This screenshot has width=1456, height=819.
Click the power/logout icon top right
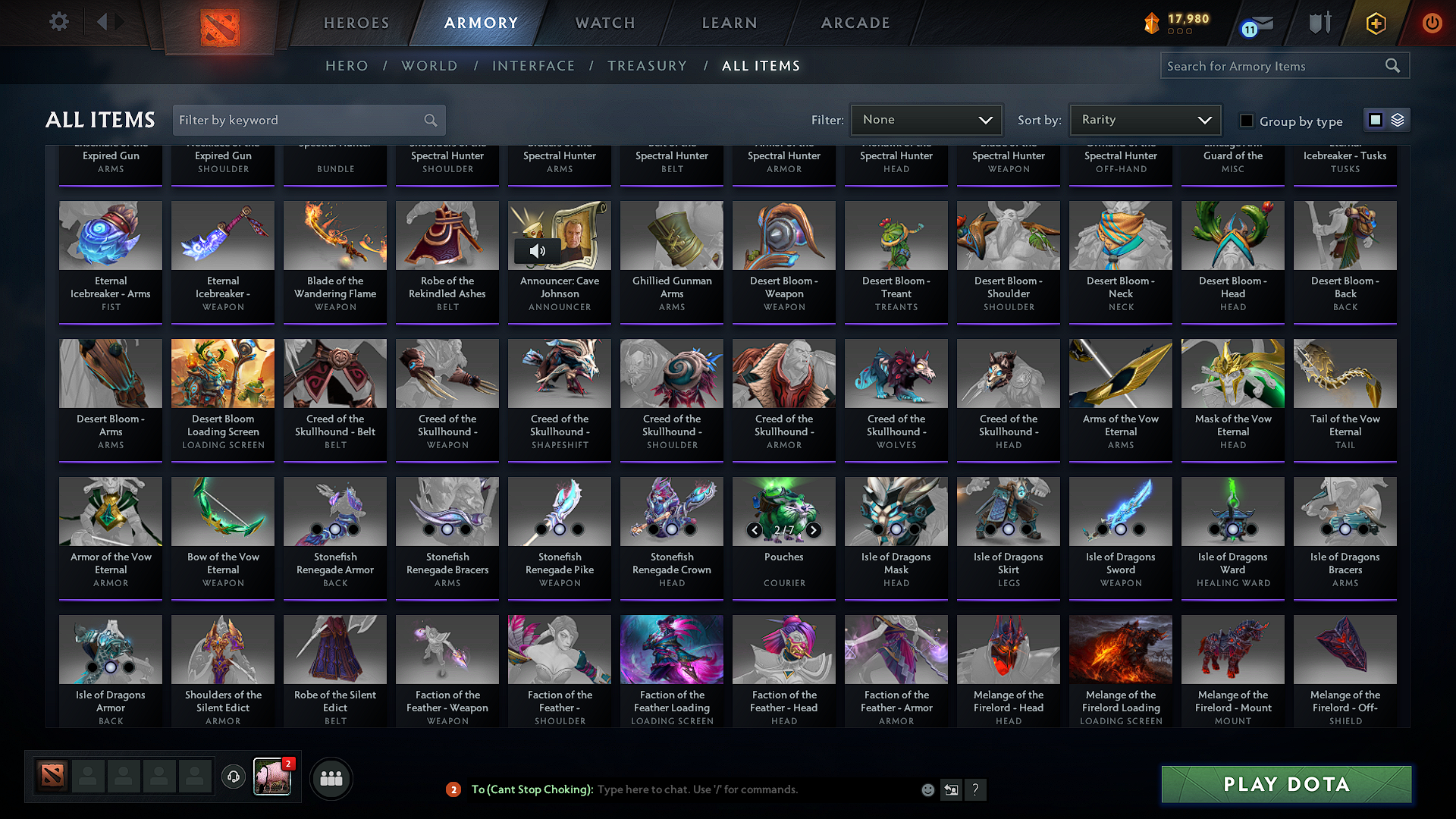point(1432,23)
